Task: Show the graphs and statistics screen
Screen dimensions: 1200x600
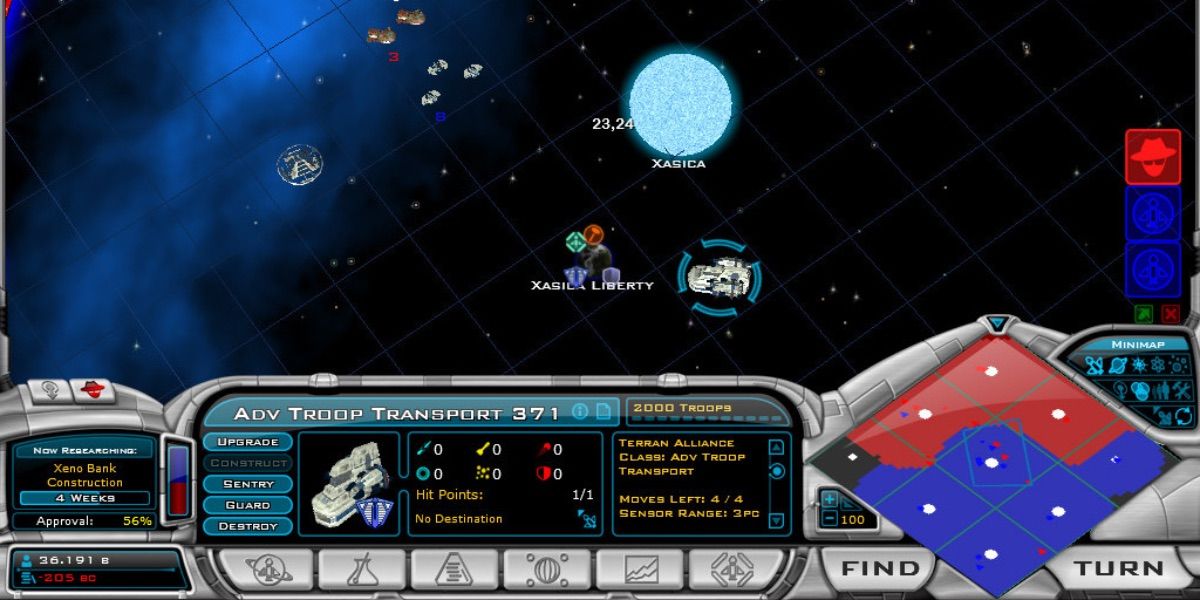Action: 641,569
